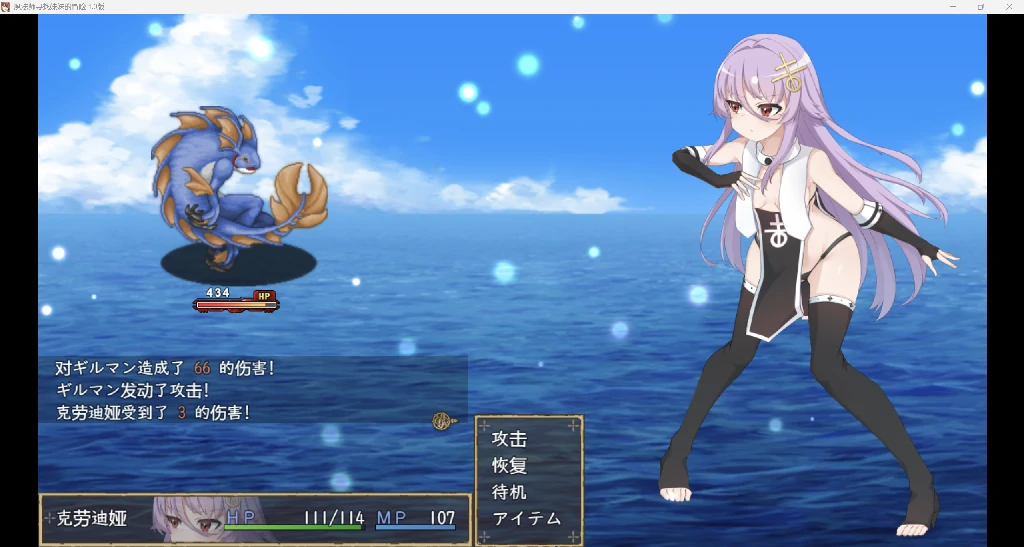
Task: Open the アイテム item menu
Action: (527, 518)
